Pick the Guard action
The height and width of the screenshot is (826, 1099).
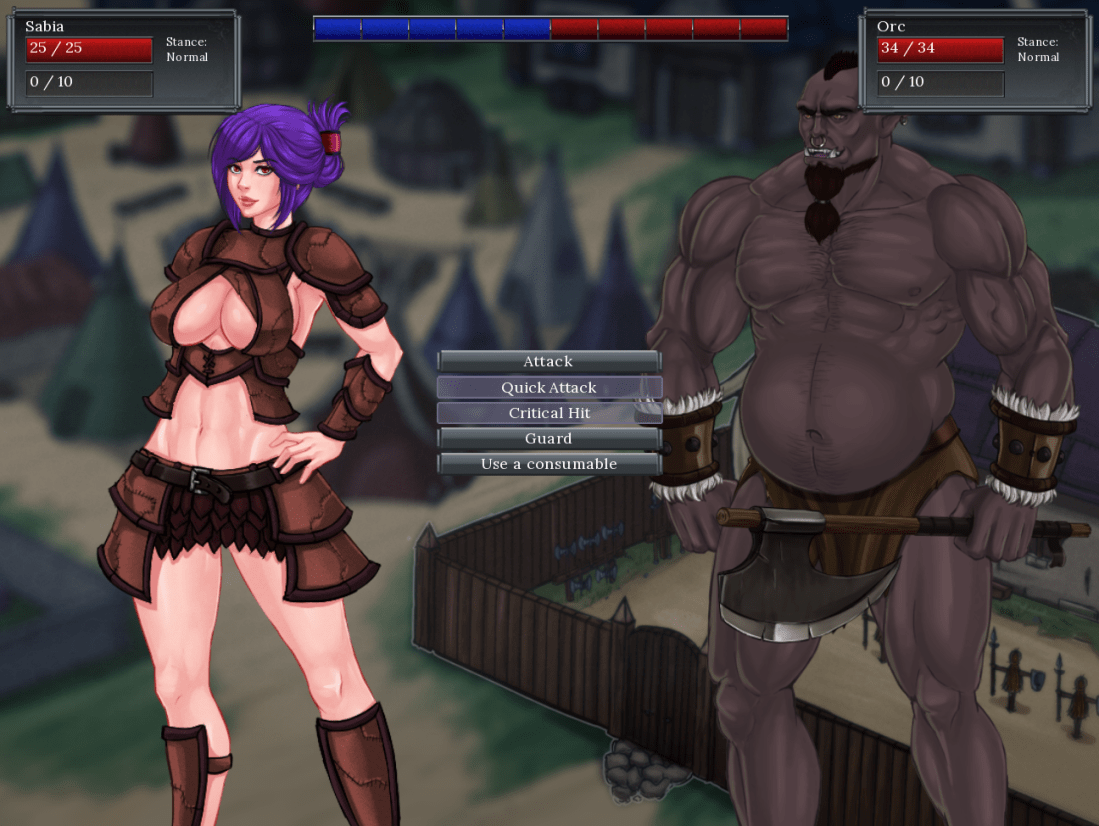point(548,438)
